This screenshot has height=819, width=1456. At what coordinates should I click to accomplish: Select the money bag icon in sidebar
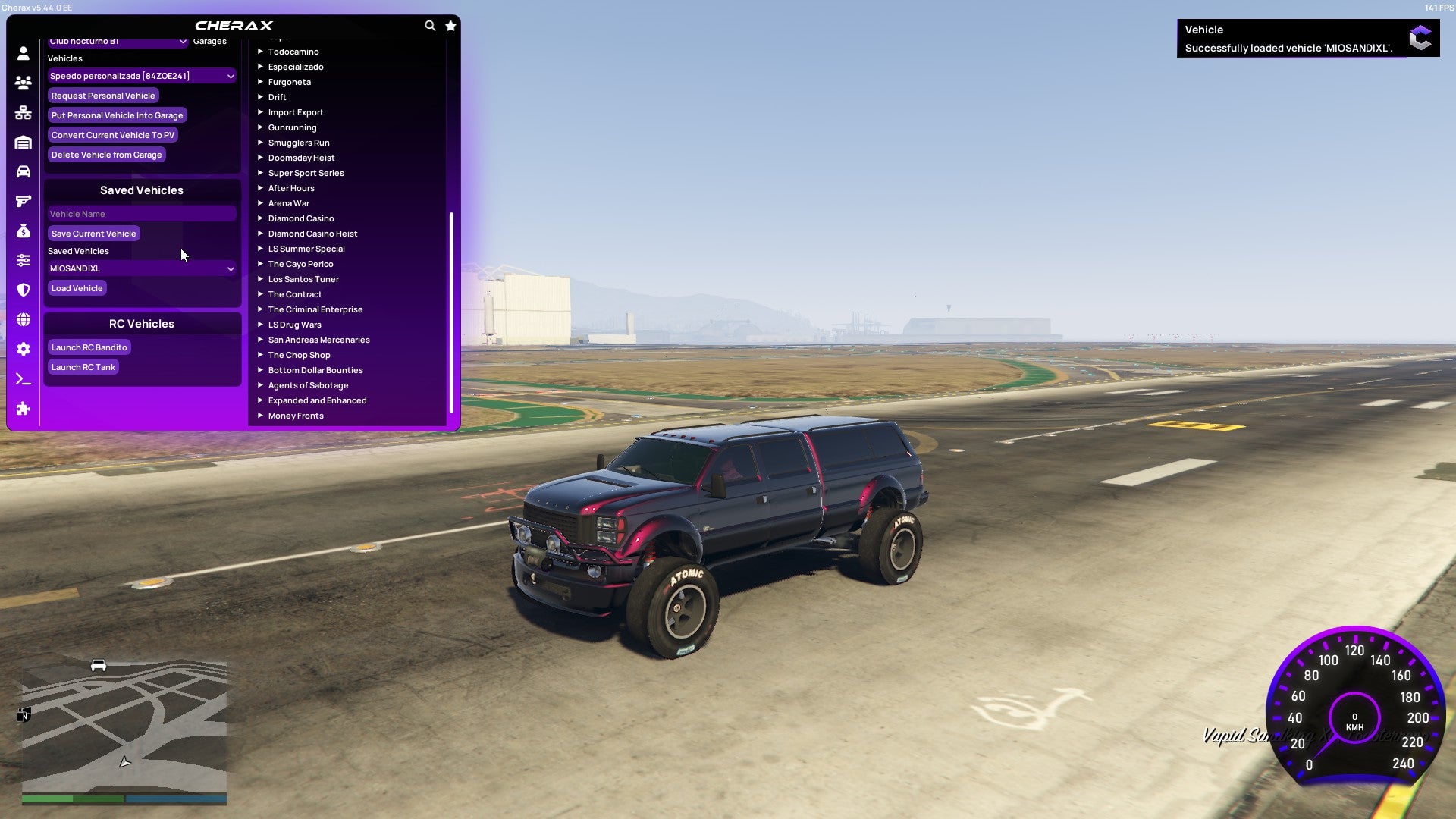[x=23, y=230]
